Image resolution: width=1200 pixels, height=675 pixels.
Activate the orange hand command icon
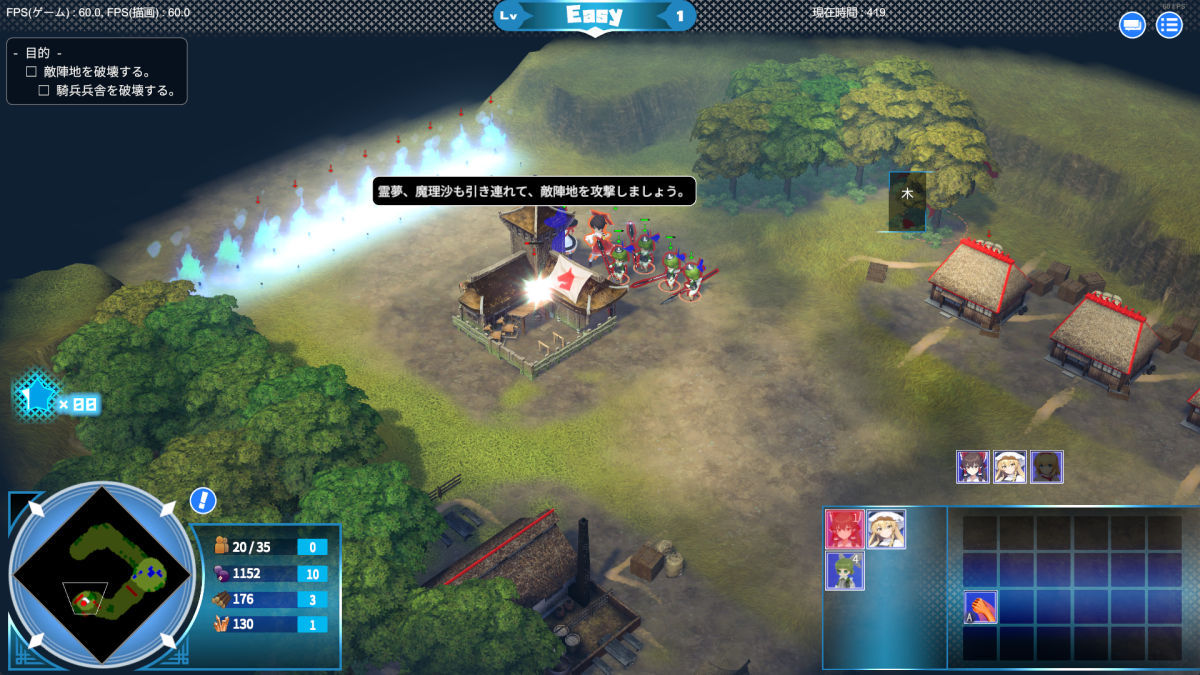coord(980,607)
